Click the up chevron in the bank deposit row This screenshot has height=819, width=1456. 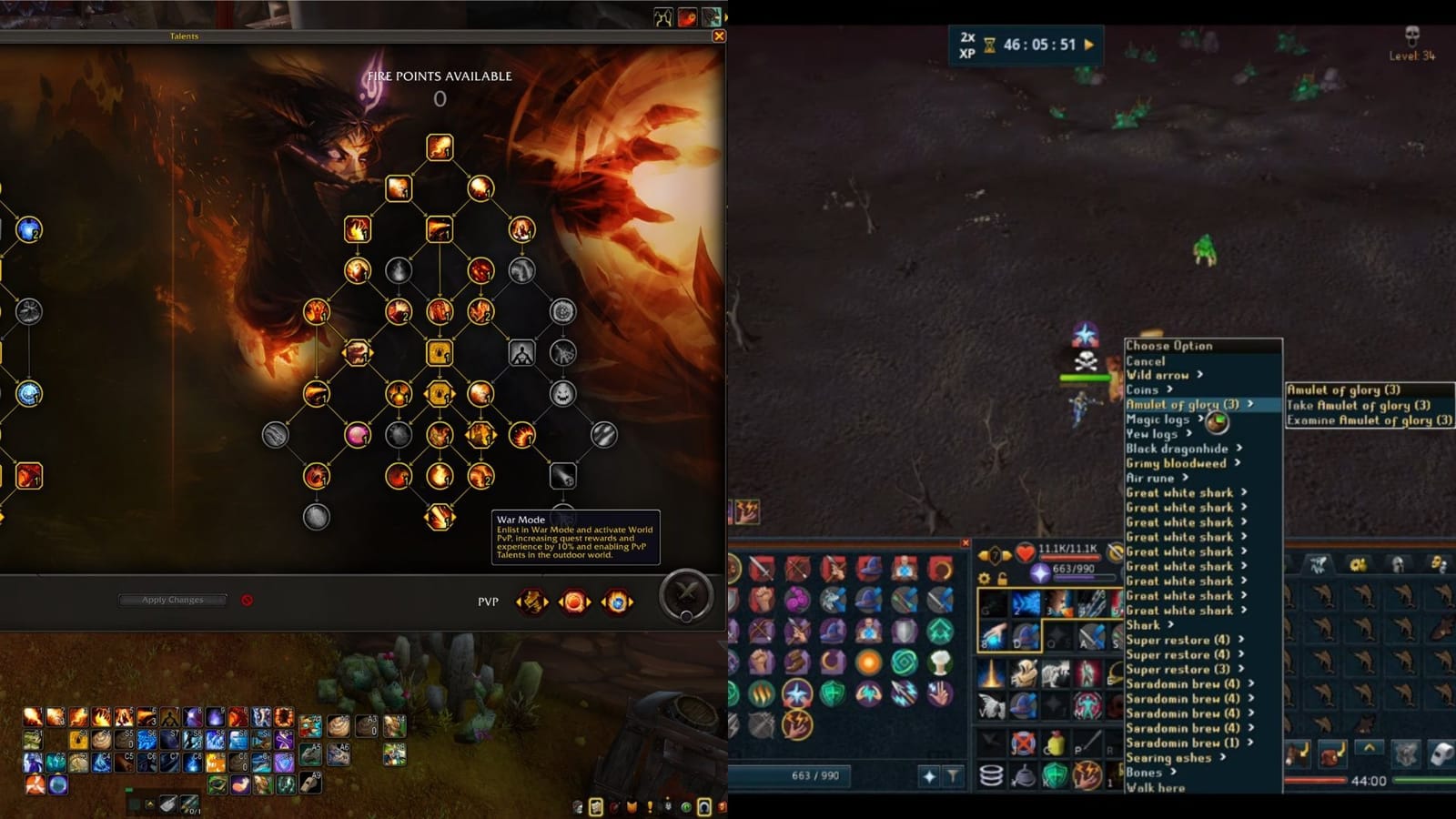tap(1370, 747)
